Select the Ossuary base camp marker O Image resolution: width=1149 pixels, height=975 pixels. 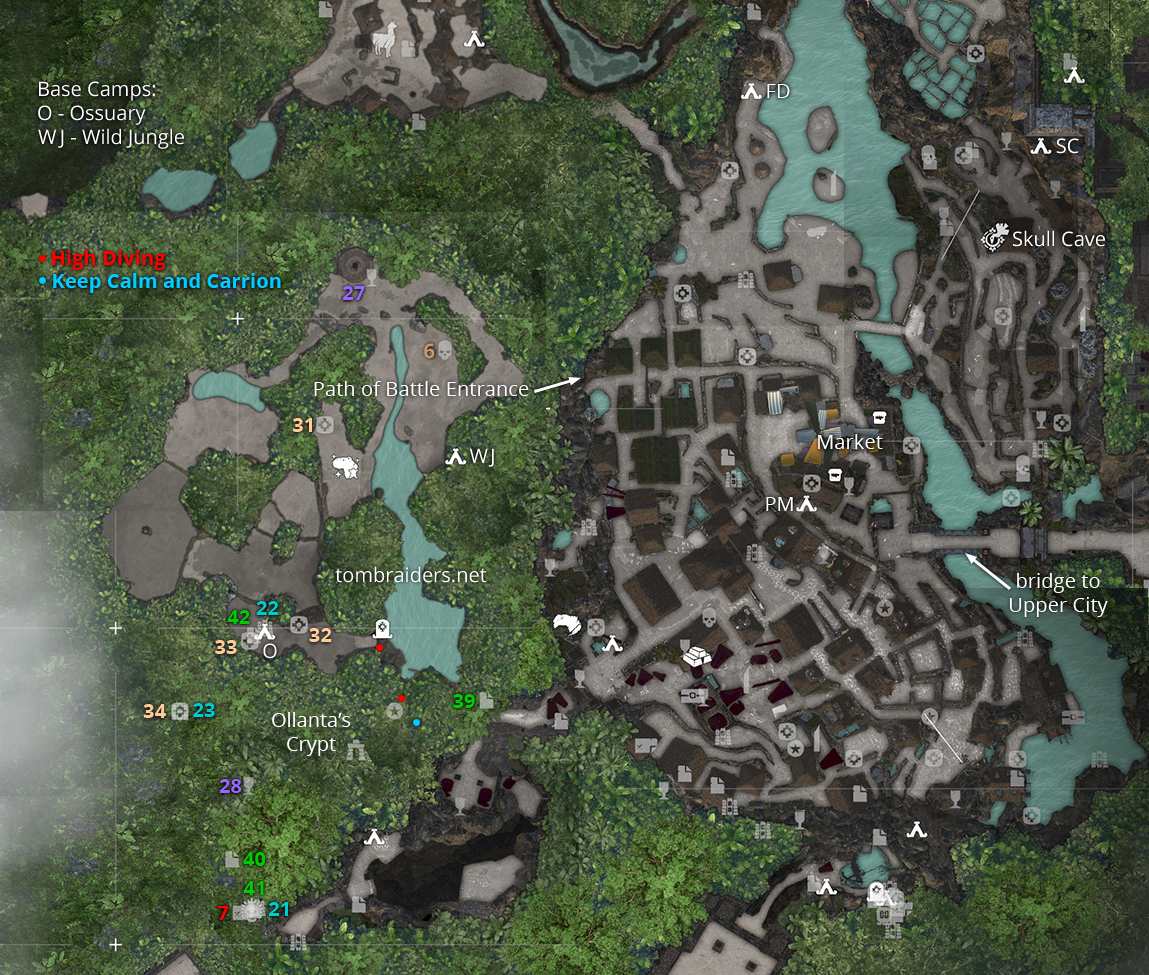coord(265,631)
